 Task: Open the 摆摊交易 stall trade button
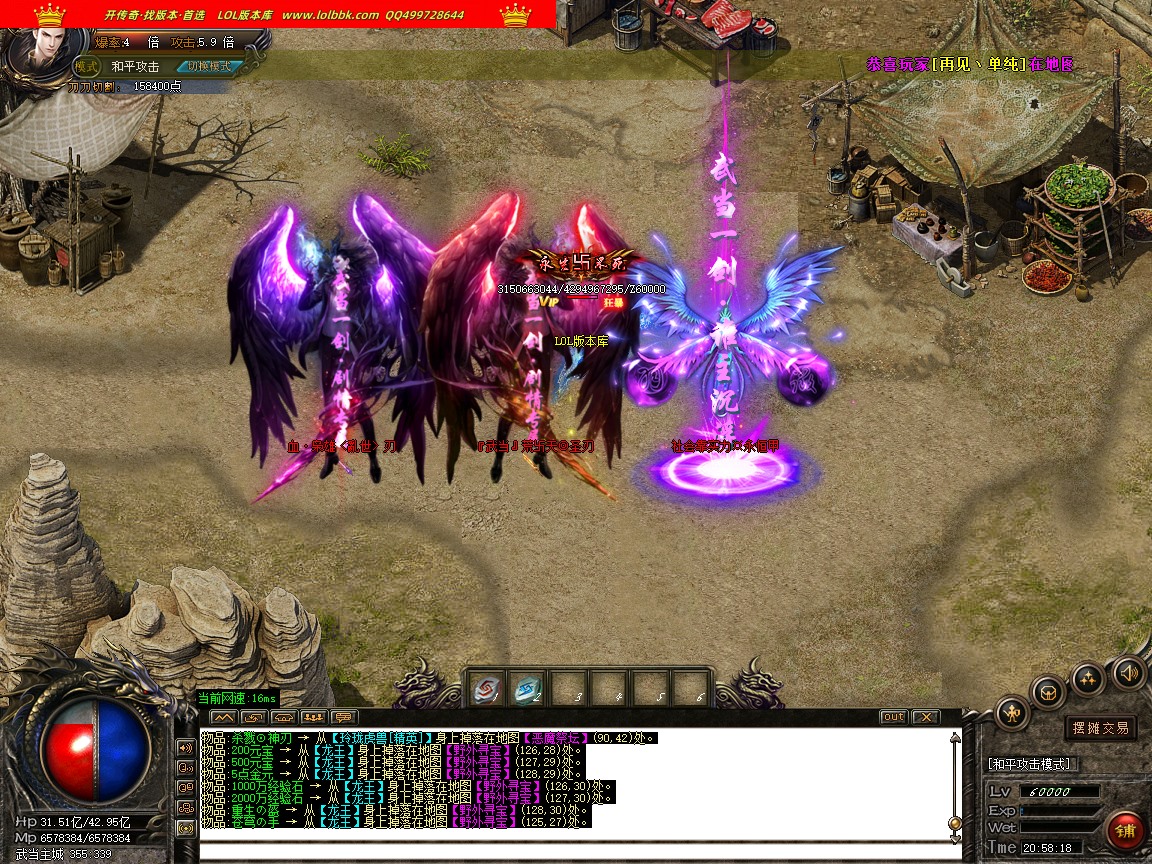pyautogui.click(x=1100, y=728)
